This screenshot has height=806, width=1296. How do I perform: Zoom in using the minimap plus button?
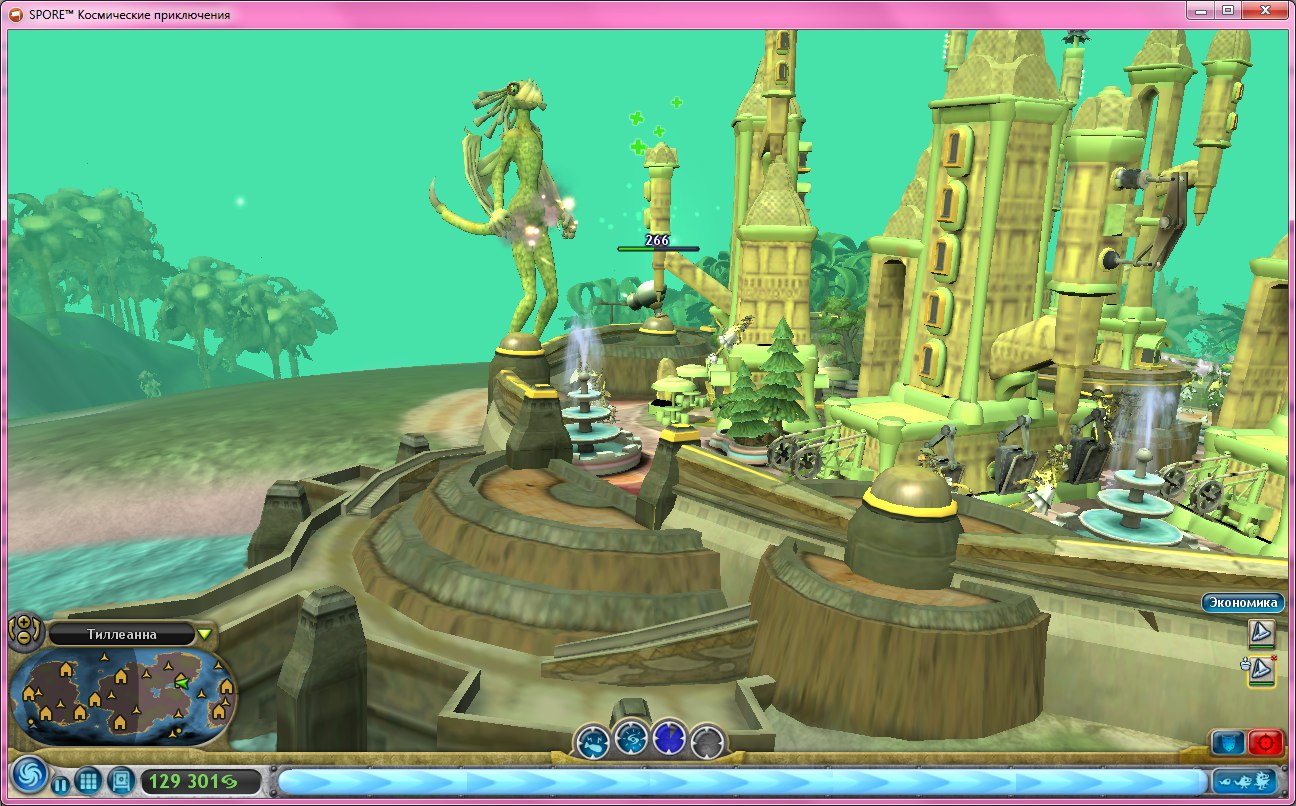(x=23, y=624)
